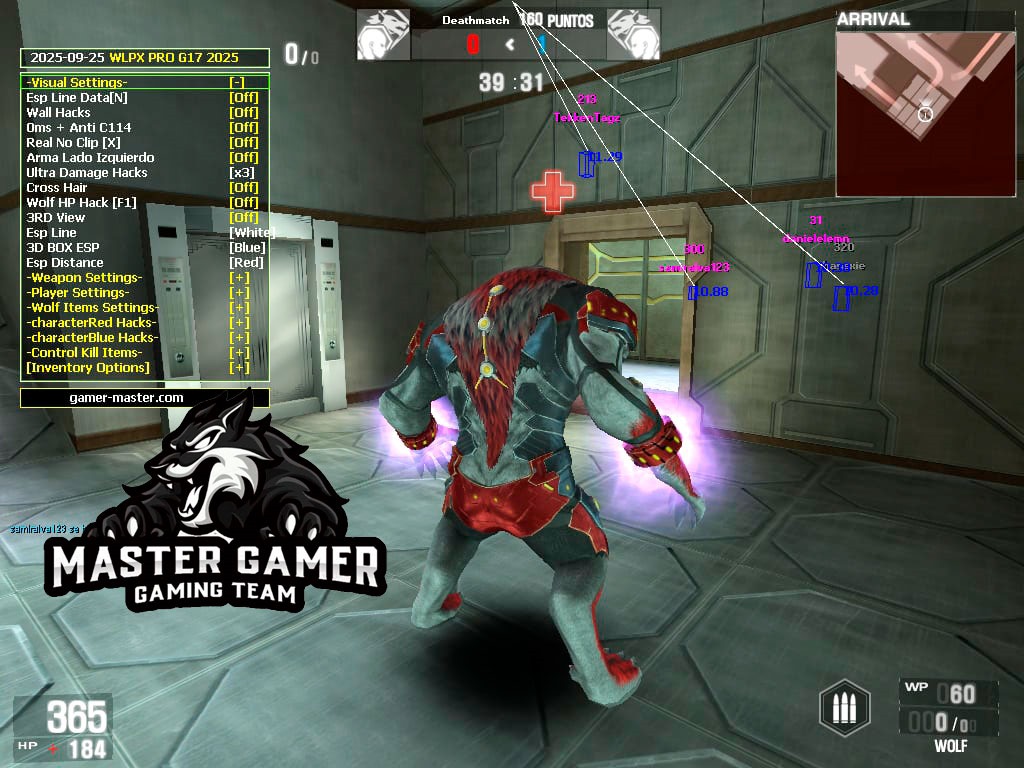Toggle the 3RD View option
This screenshot has width=1024, height=768.
coord(243,218)
